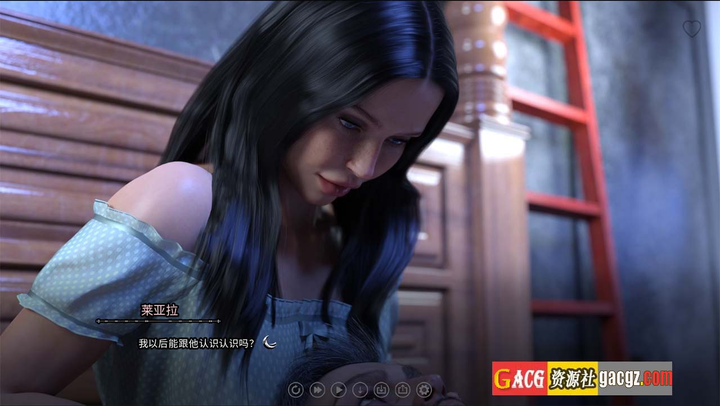720x406 pixels.
Task: Click the heart outline icon
Action: pyautogui.click(x=691, y=28)
